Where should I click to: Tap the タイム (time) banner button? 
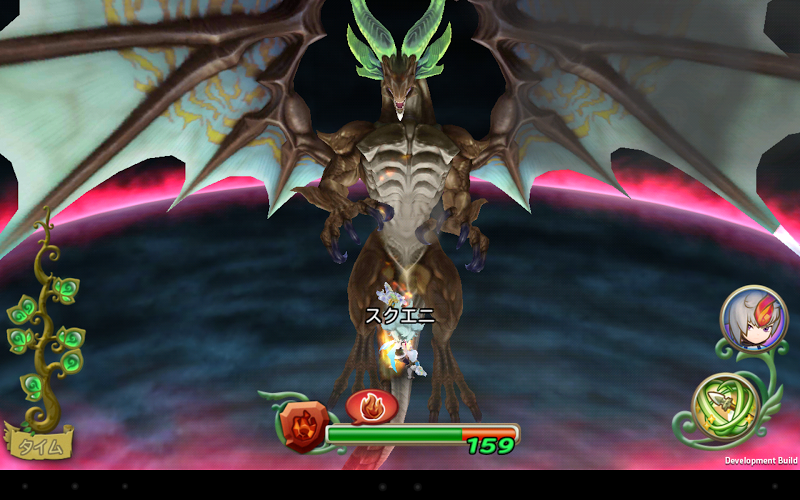point(41,444)
